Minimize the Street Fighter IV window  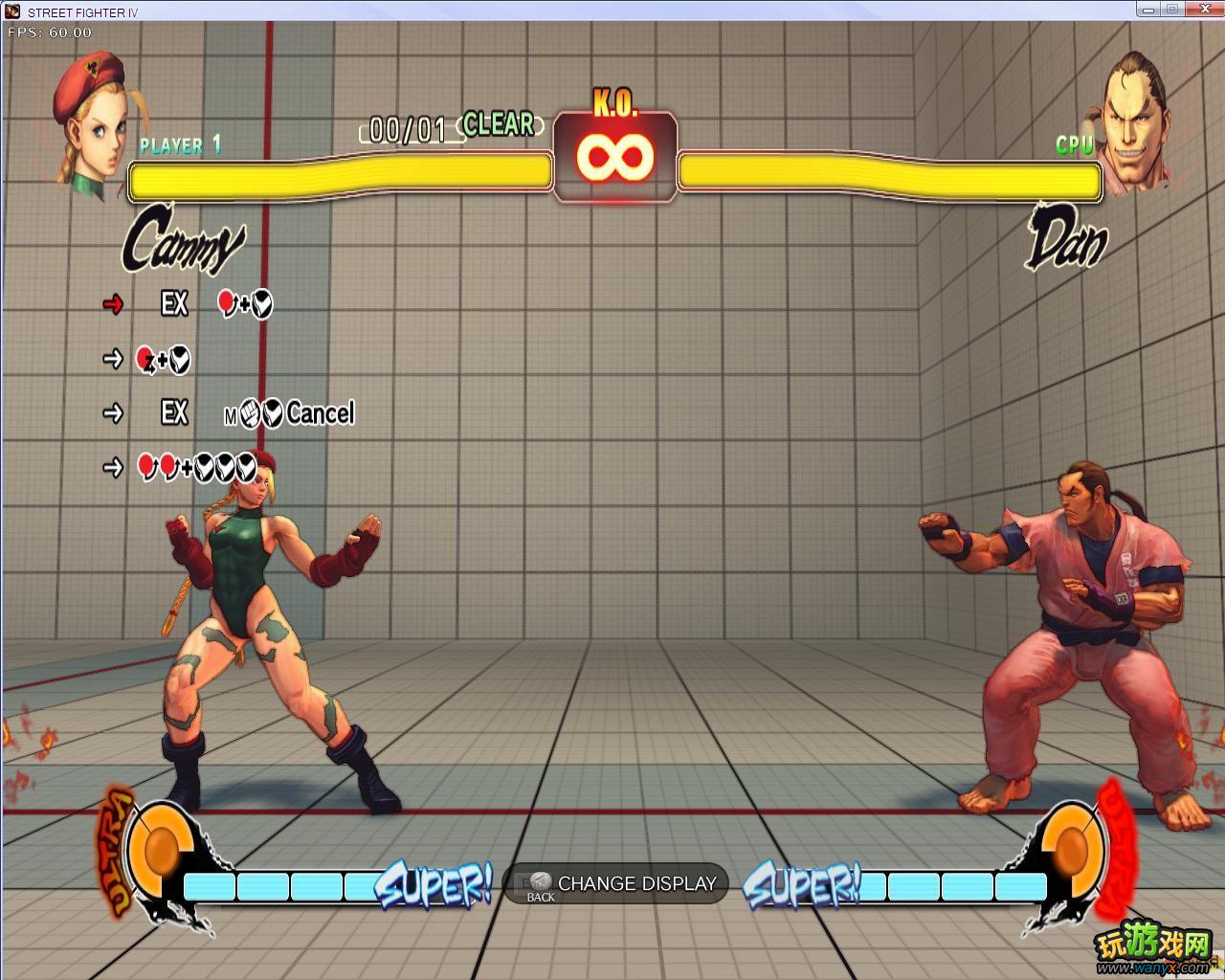pos(1149,9)
